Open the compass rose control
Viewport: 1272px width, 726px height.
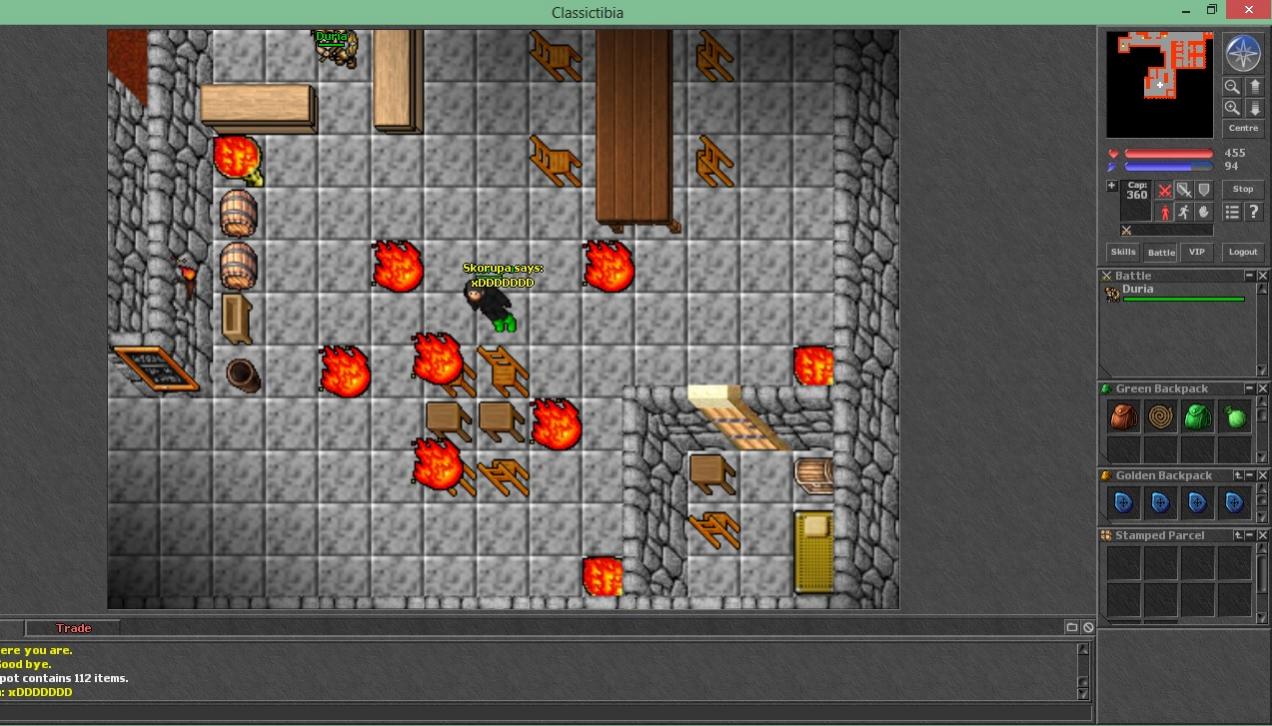pos(1243,53)
